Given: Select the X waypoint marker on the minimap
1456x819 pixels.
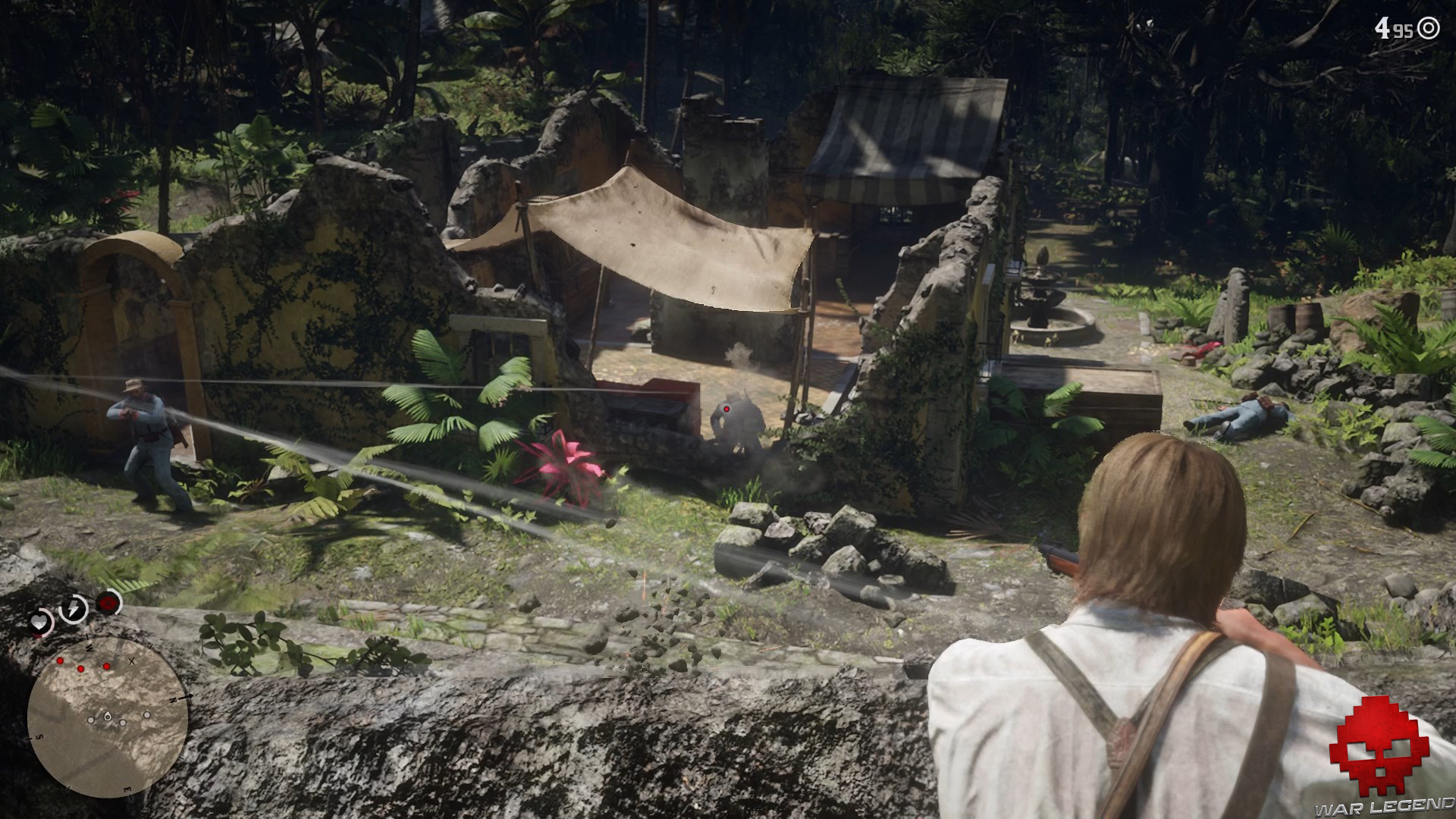Looking at the screenshot, I should coord(131,661).
